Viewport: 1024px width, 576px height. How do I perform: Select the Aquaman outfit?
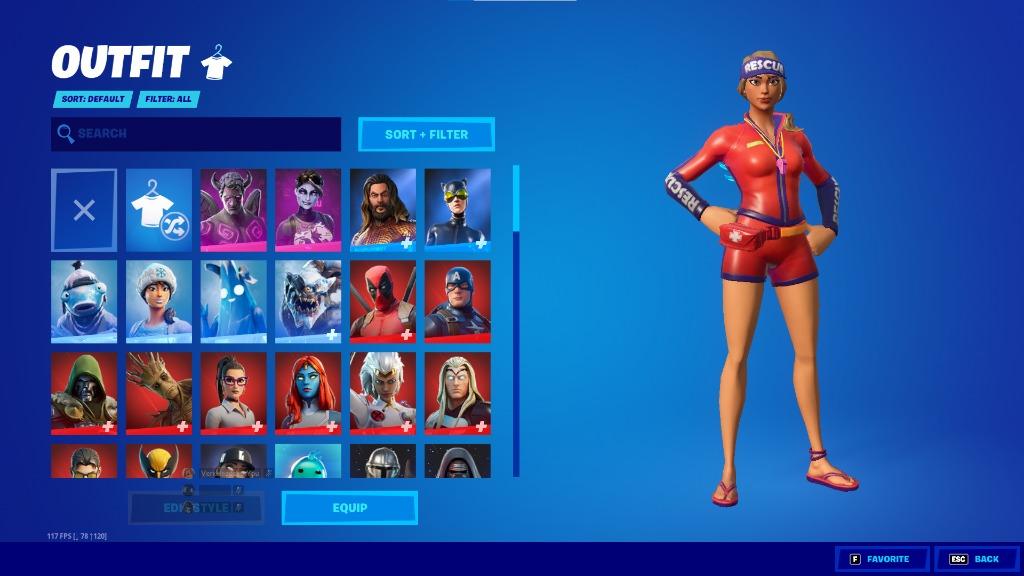(383, 208)
